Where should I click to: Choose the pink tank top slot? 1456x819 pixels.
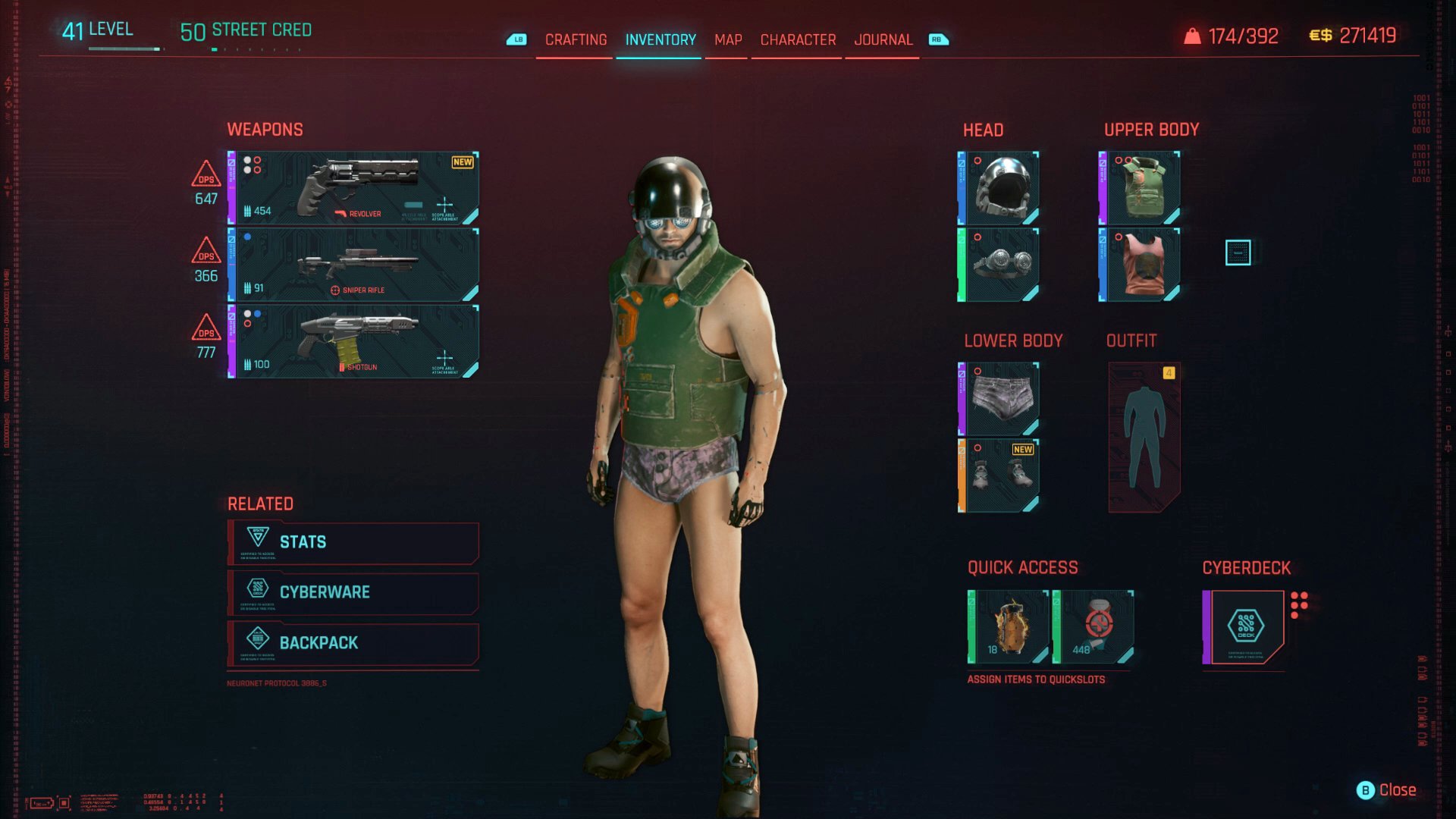click(1140, 265)
